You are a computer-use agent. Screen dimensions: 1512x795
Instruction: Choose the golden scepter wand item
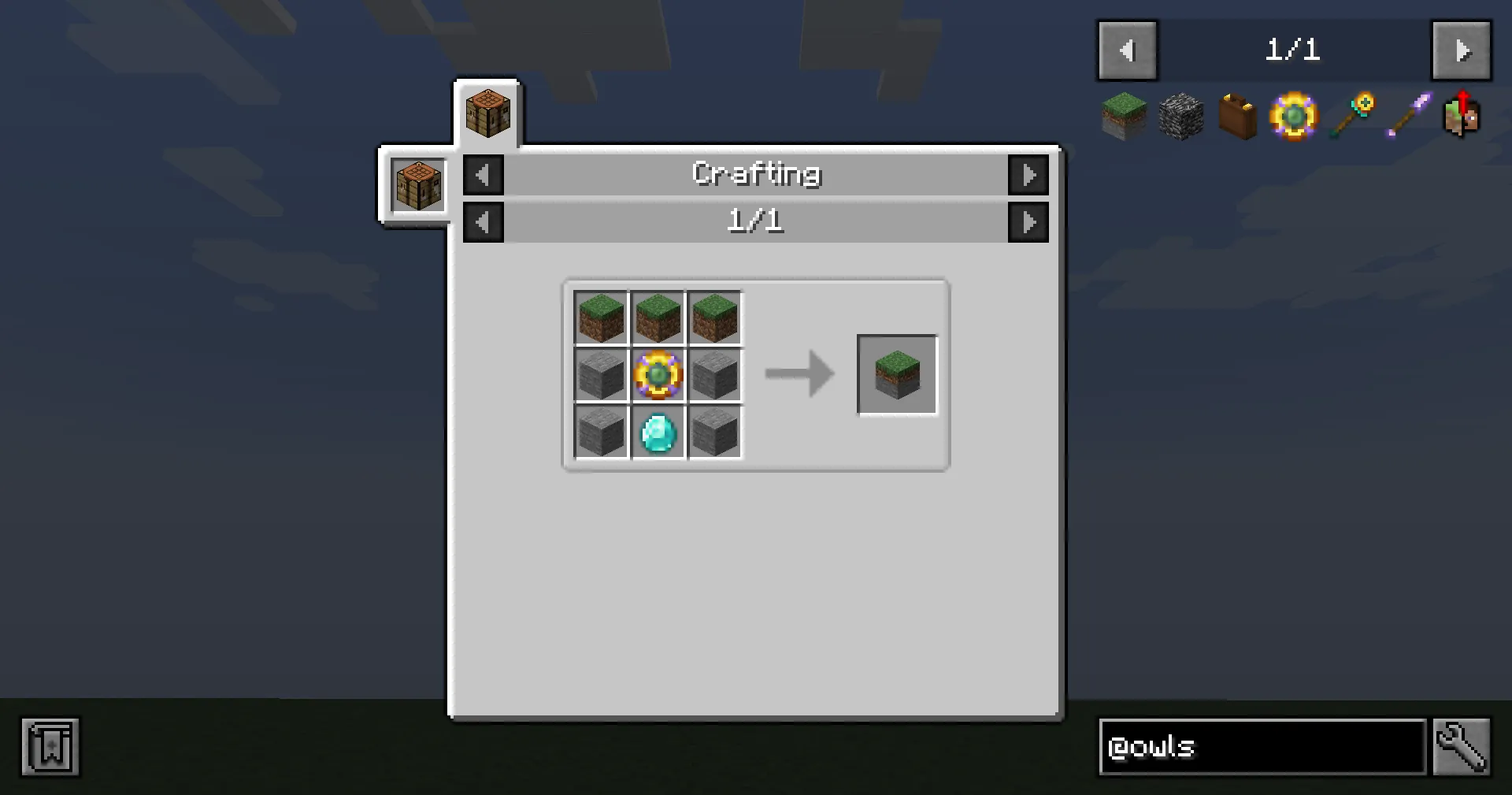pyautogui.click(x=1351, y=117)
